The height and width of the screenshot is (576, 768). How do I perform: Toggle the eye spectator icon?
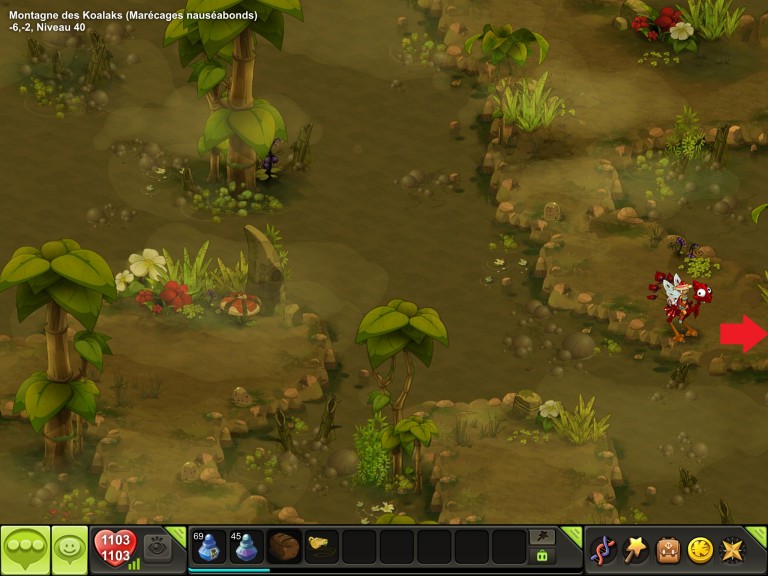157,548
